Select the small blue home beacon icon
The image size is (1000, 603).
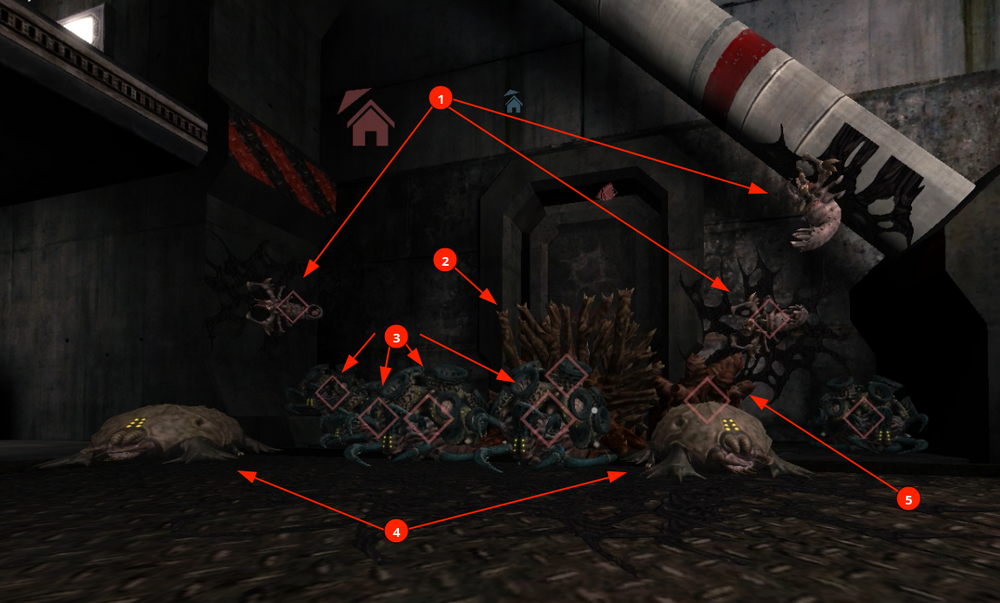[514, 102]
